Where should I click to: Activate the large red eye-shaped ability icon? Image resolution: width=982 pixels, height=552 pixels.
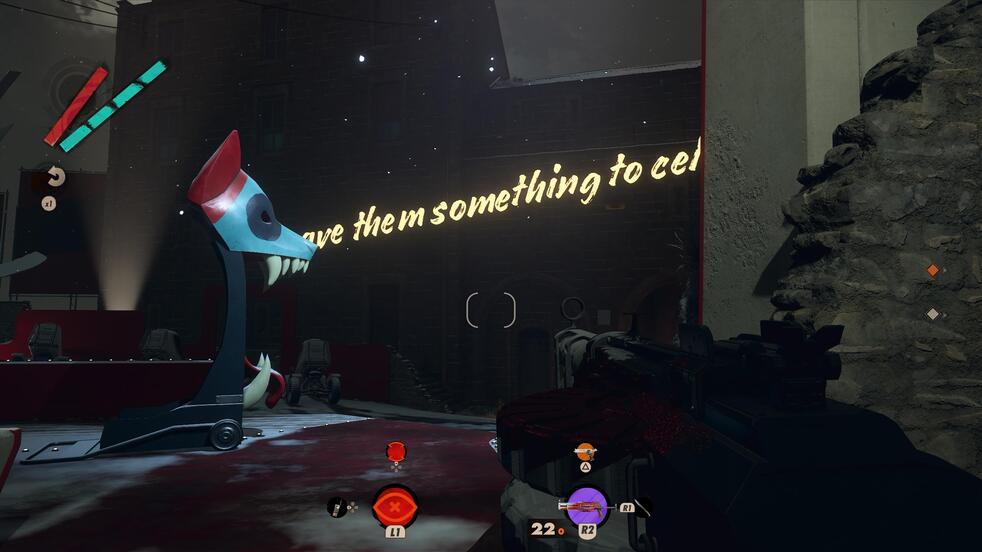pos(395,505)
